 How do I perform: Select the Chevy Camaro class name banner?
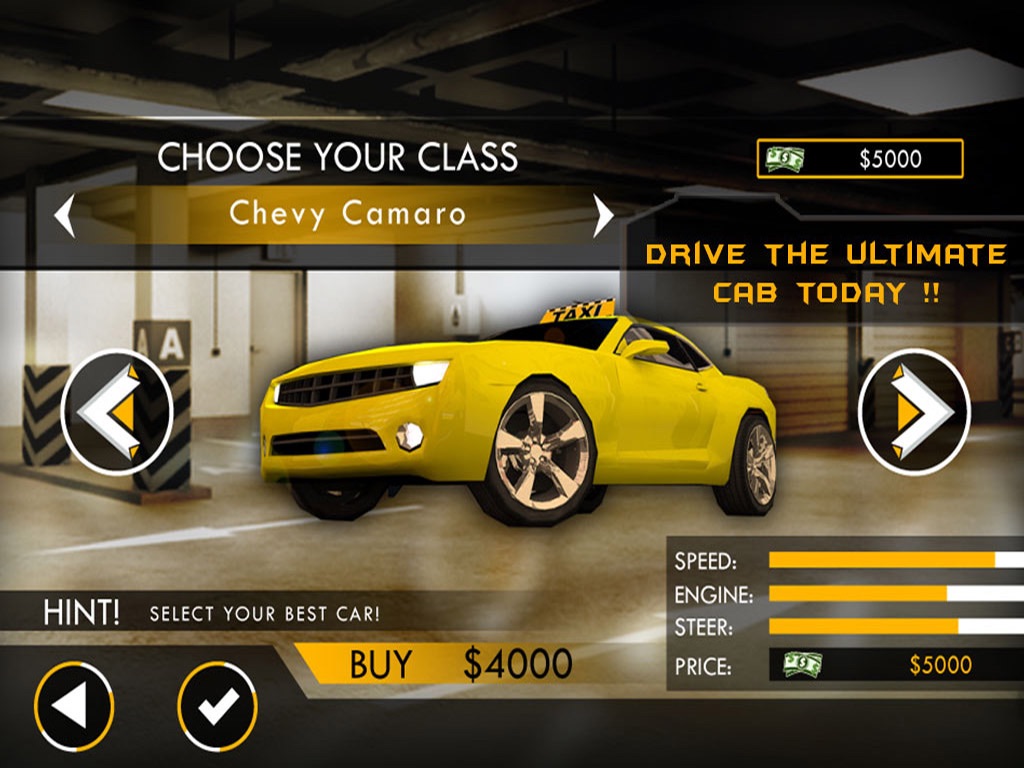[x=346, y=214]
